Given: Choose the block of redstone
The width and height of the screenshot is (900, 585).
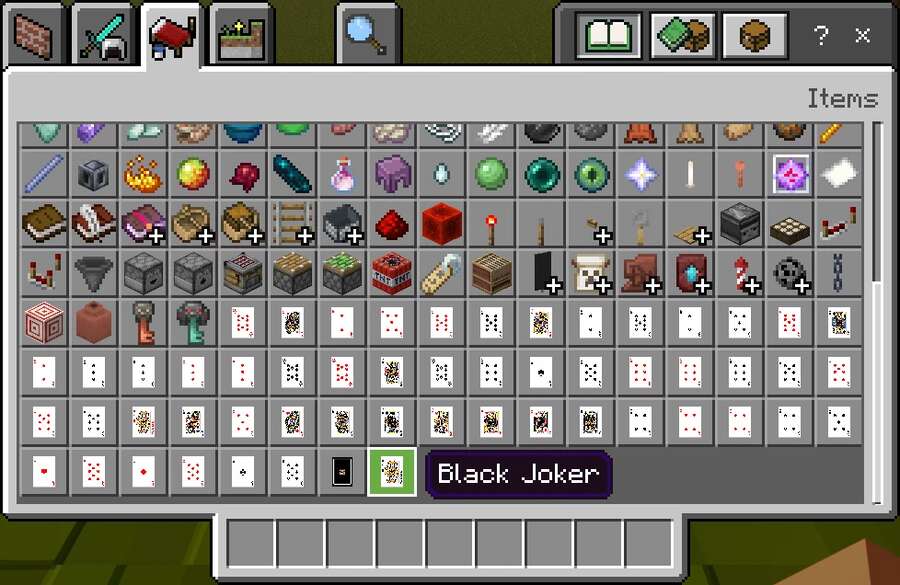Looking at the screenshot, I should pos(441,223).
